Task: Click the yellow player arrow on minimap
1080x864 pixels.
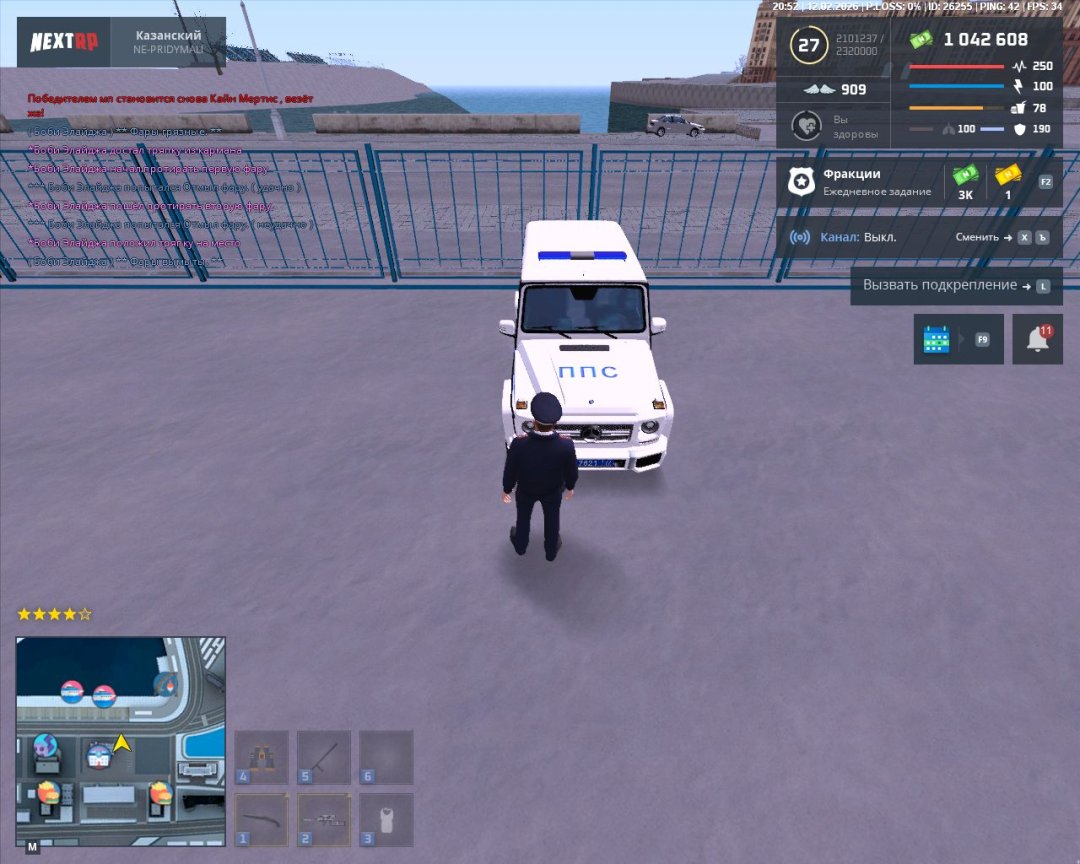Action: coord(122,743)
